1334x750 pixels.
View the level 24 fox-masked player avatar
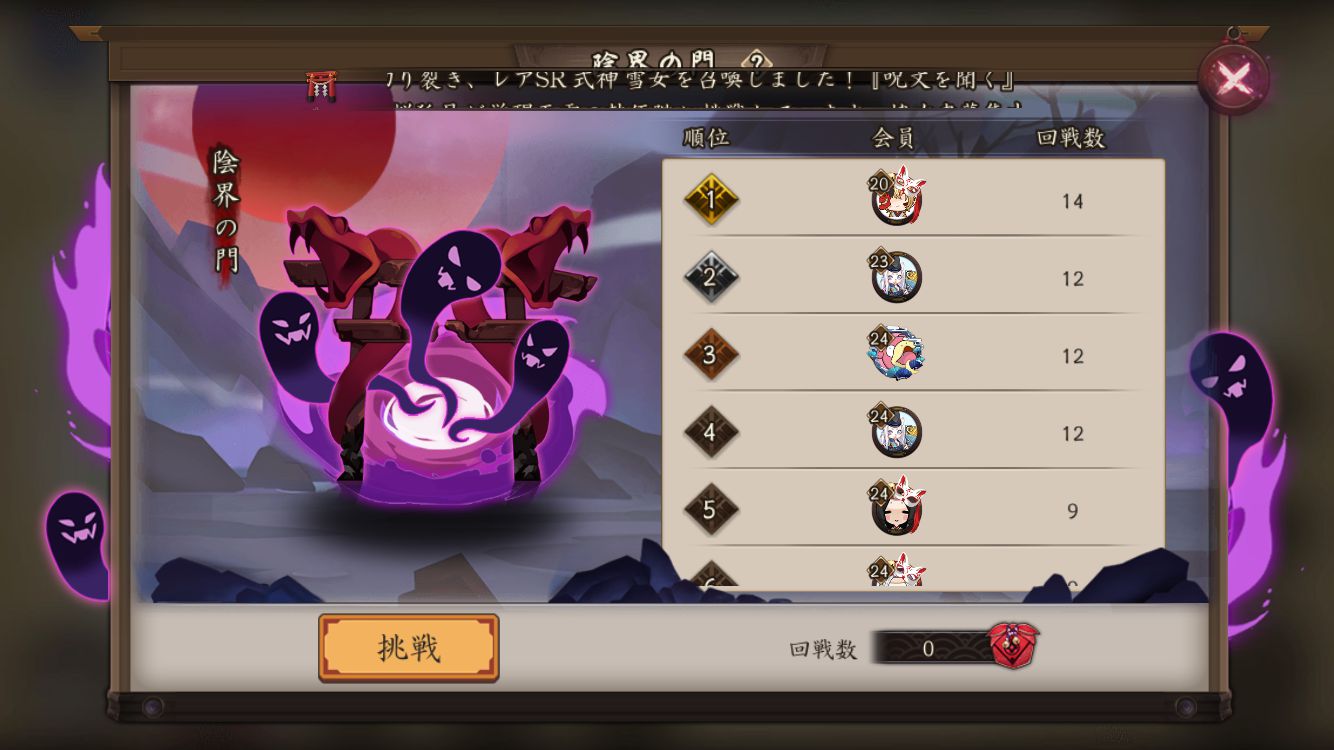[x=899, y=508]
